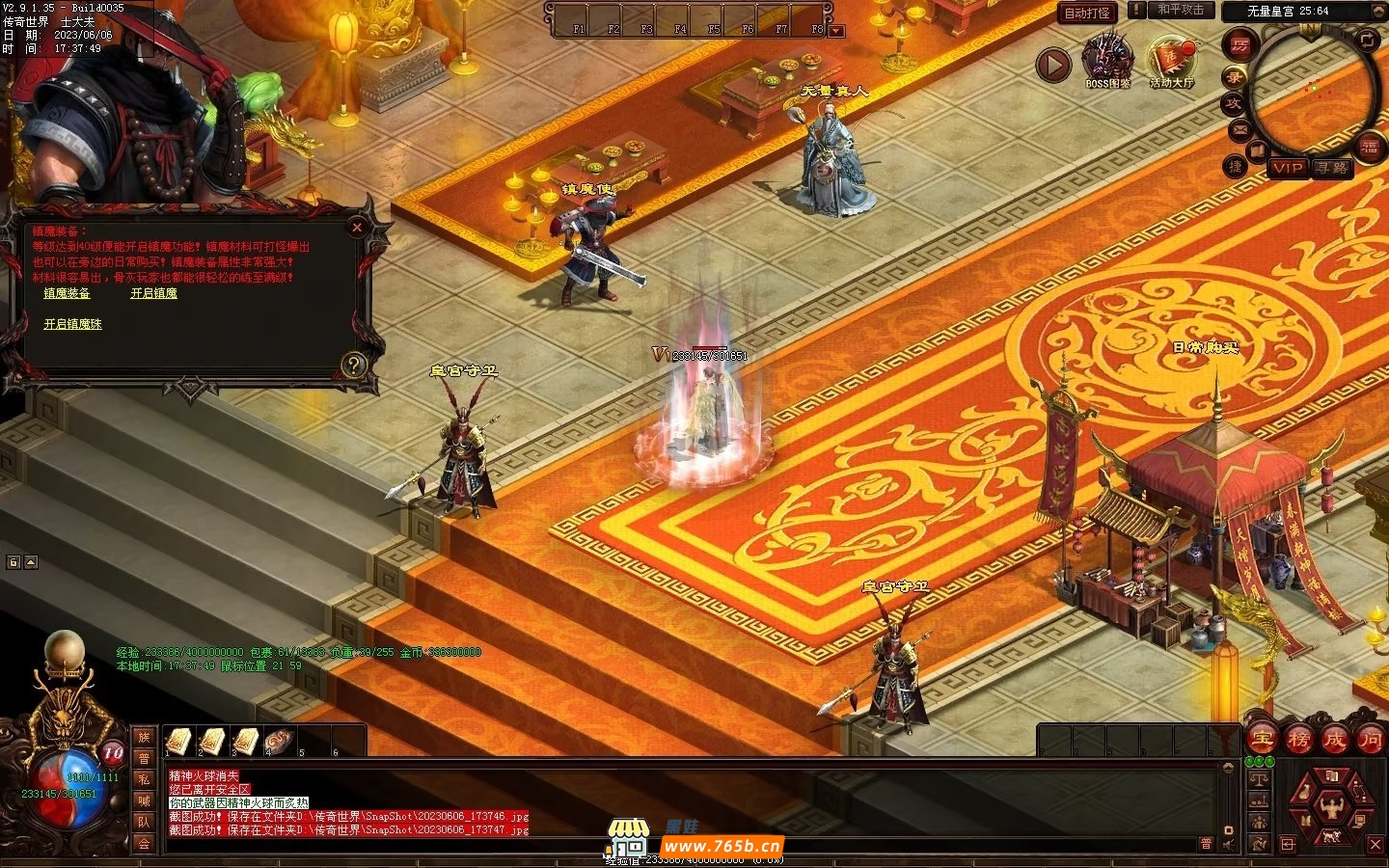Screen dimensions: 1389x868
Task: Click the round play arrow button
Action: [1053, 65]
